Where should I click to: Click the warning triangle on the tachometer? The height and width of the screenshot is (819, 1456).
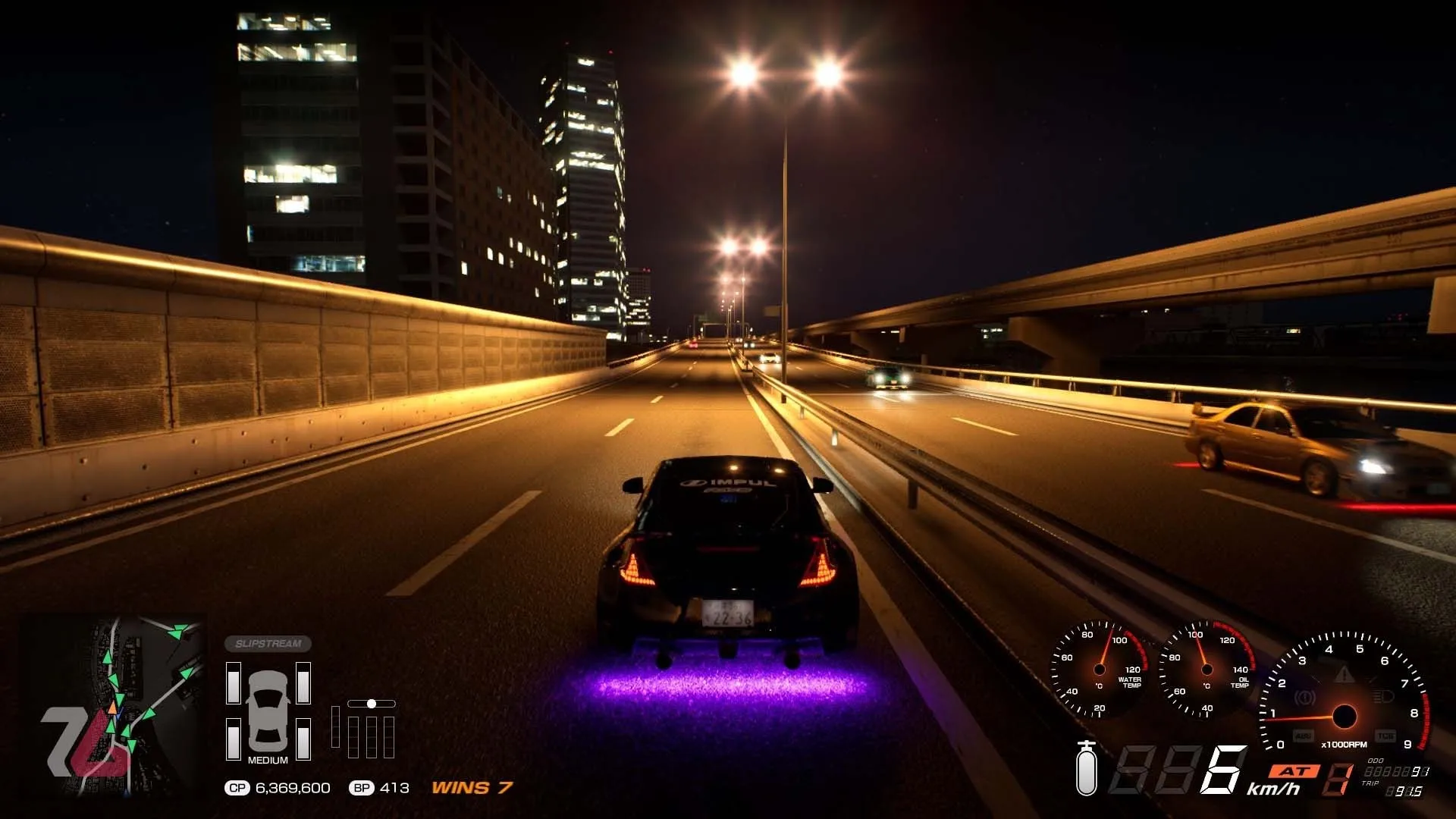[1345, 675]
